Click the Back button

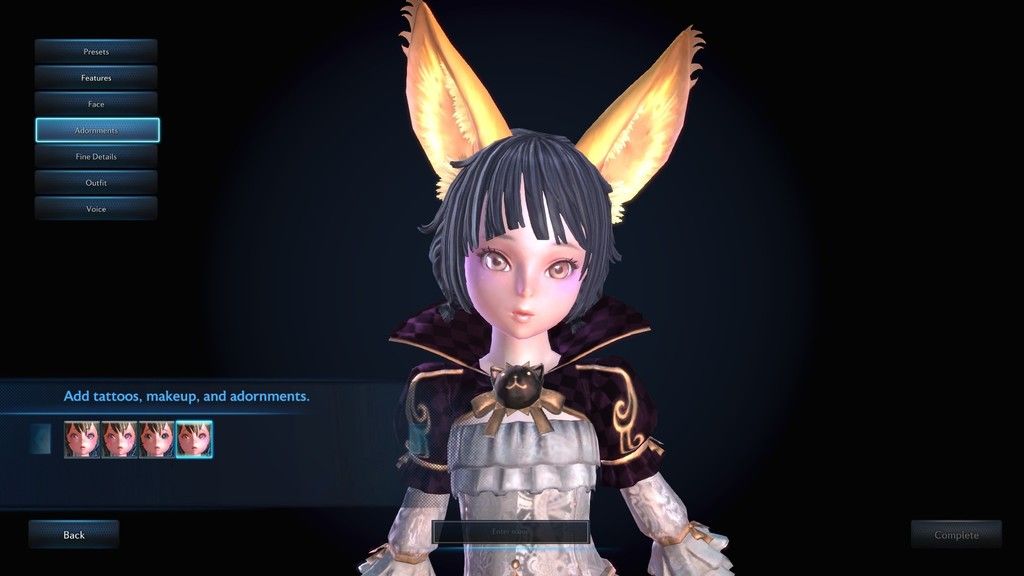74,535
